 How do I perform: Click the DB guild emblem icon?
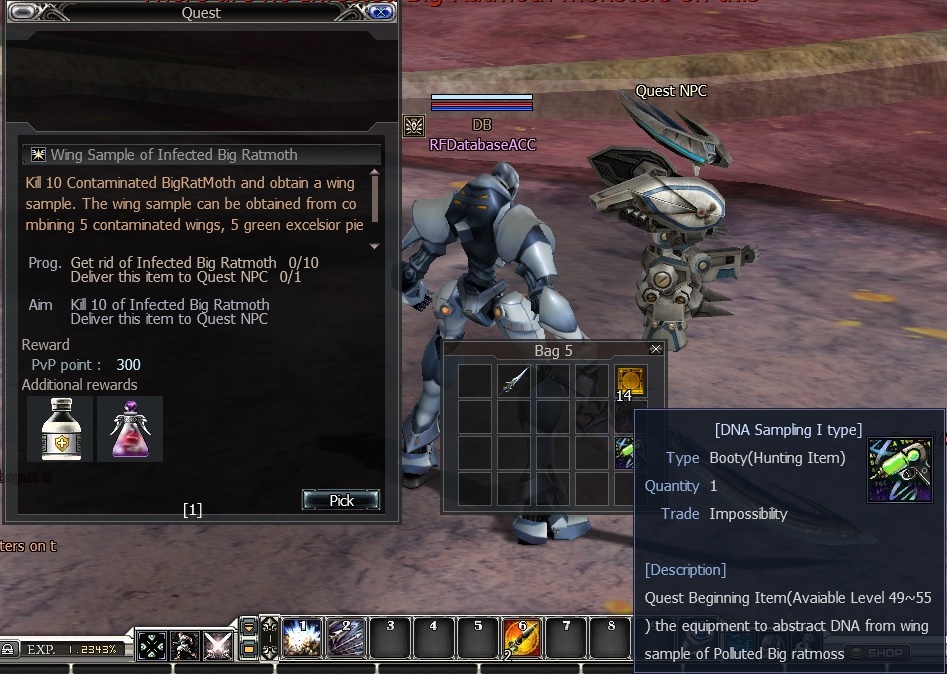pyautogui.click(x=414, y=126)
